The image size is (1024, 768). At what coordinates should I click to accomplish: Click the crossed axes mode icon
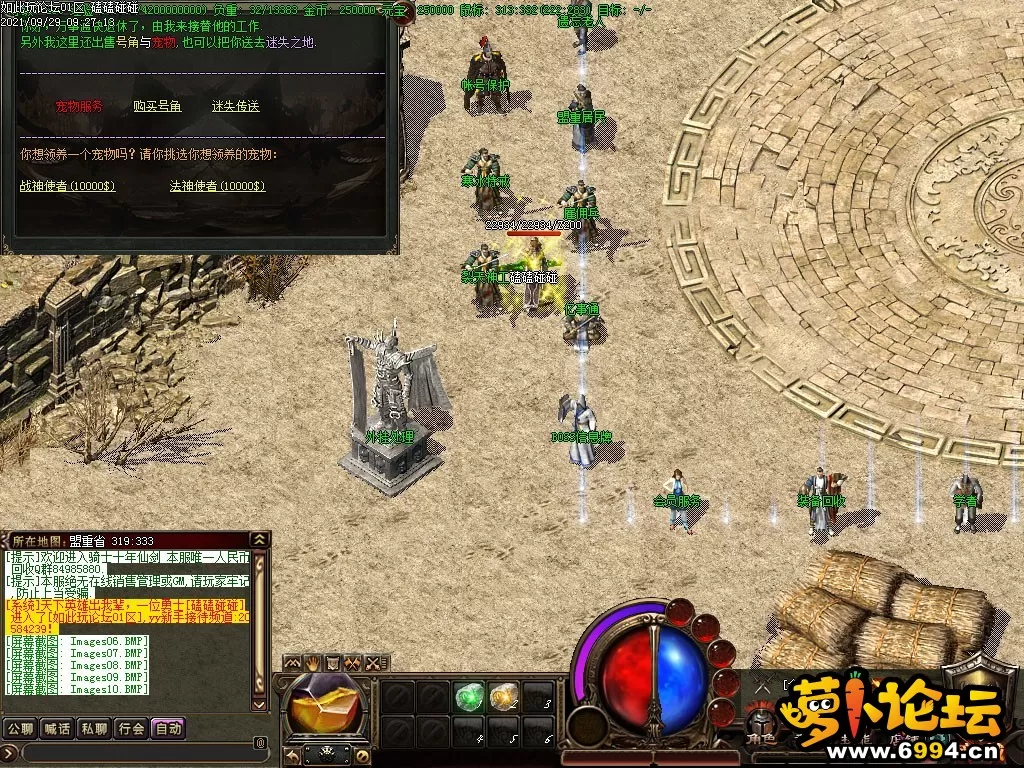pyautogui.click(x=353, y=663)
